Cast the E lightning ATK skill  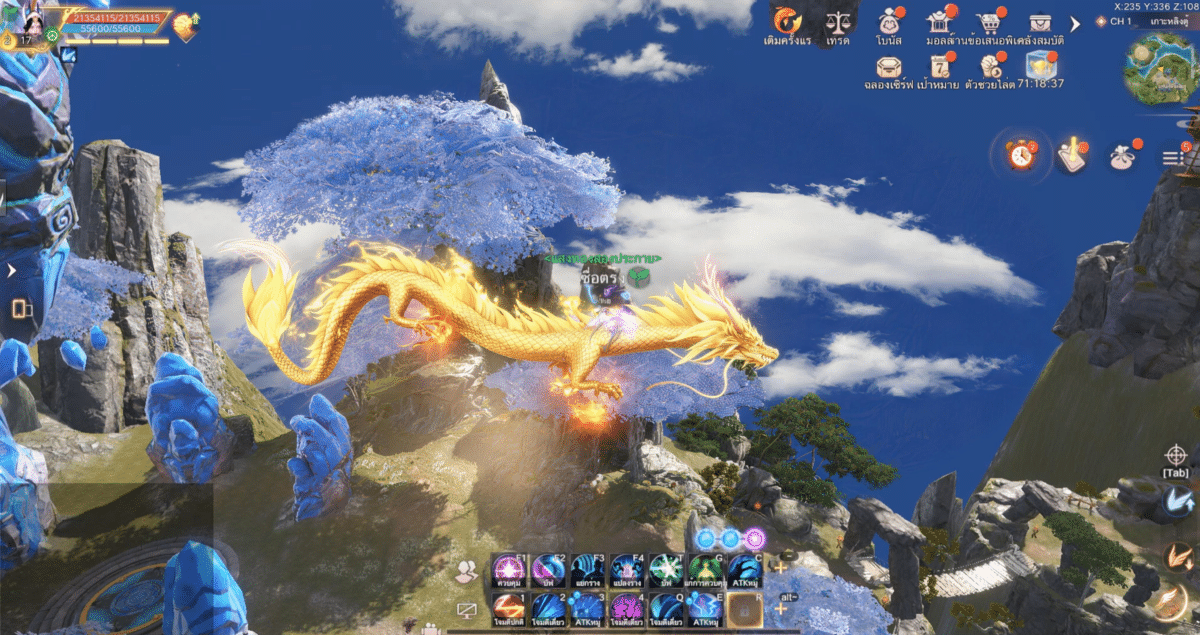coord(705,608)
